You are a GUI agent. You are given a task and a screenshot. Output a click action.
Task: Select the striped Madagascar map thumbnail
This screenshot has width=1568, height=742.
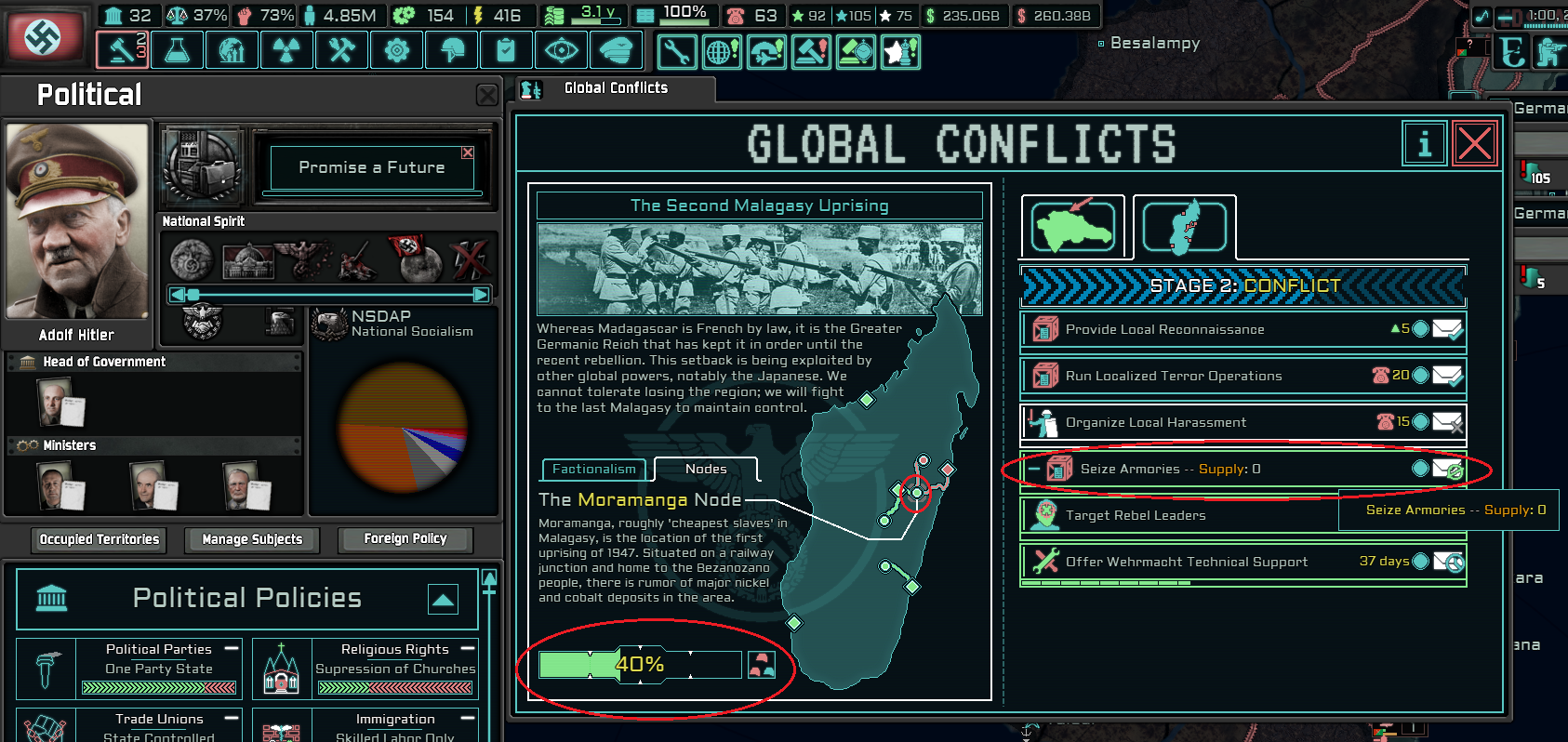[1184, 225]
